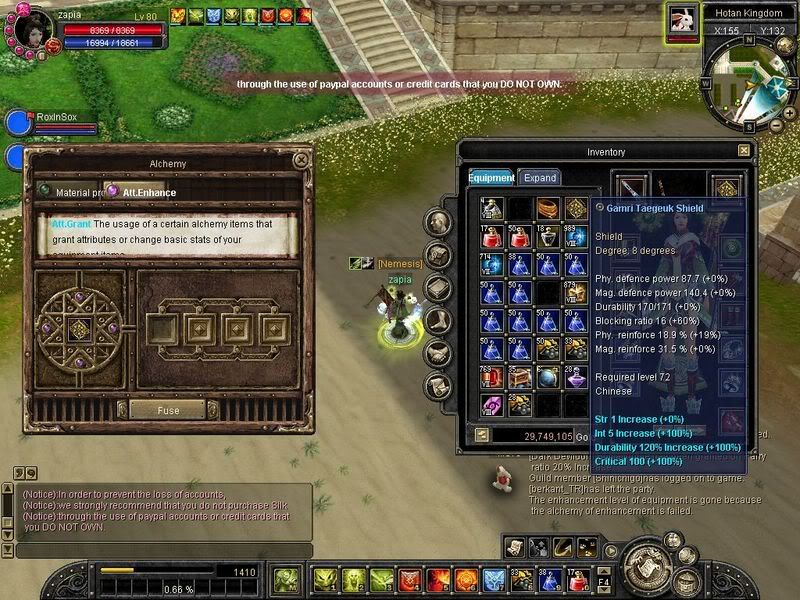Screen dimensions: 800x600
Task: Switch to the Expand inventory tab
Action: pyautogui.click(x=540, y=178)
